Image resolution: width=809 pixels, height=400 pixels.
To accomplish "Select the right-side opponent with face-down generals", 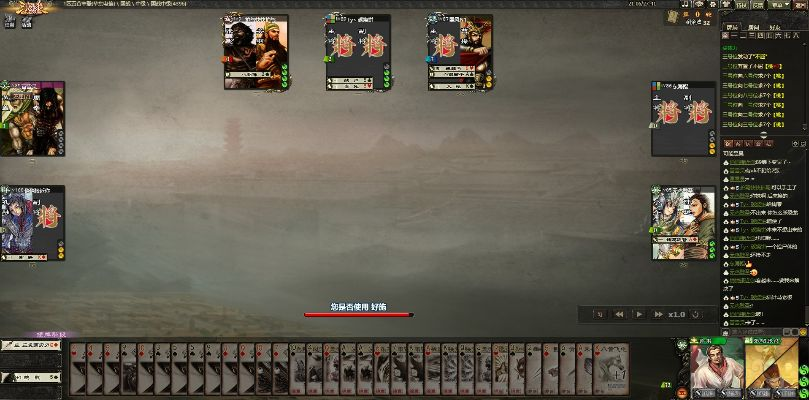I will pos(683,118).
